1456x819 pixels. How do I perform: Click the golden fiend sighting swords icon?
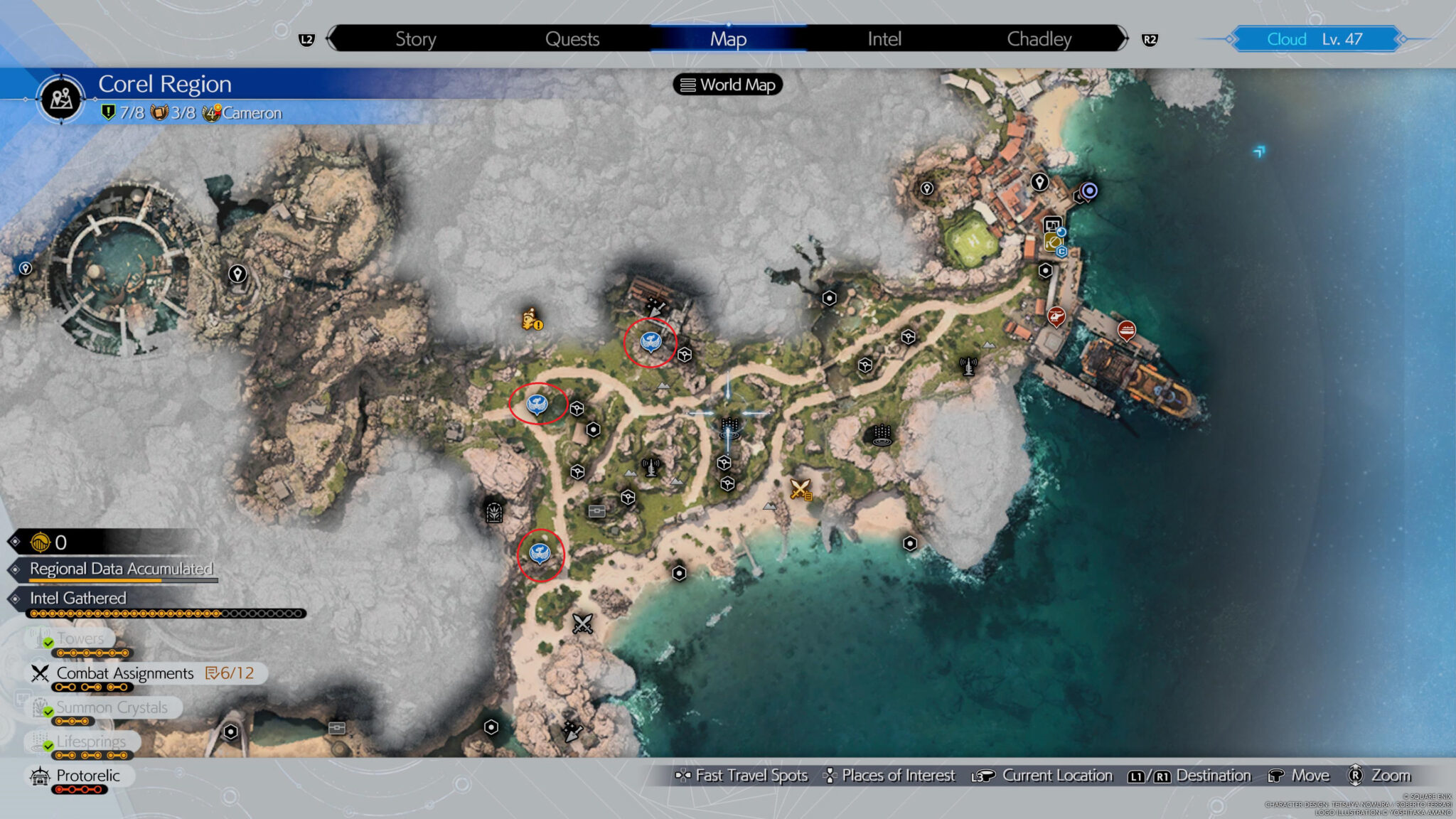799,491
